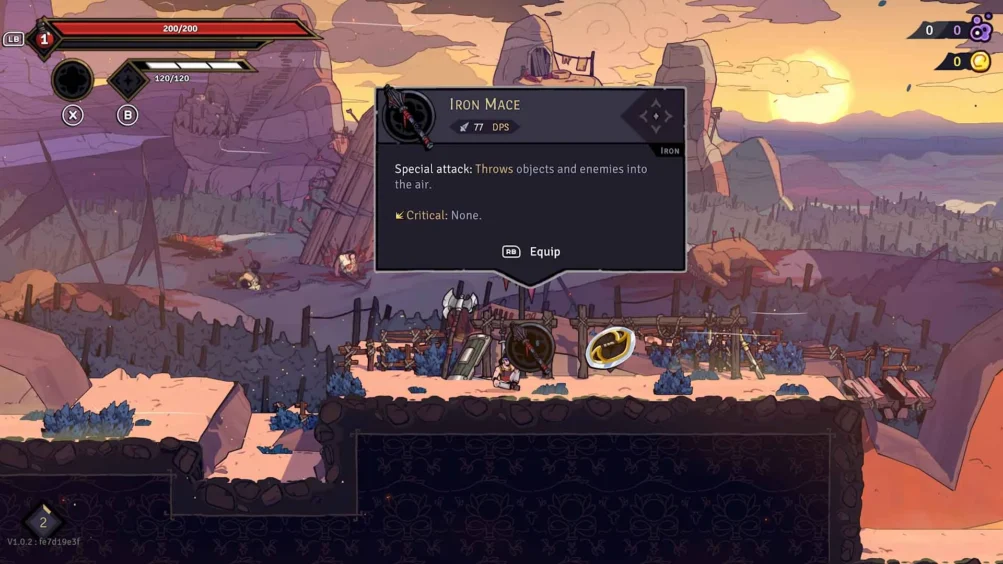Choose the golden item in the white bubble
Image resolution: width=1003 pixels, height=564 pixels.
pyautogui.click(x=610, y=347)
